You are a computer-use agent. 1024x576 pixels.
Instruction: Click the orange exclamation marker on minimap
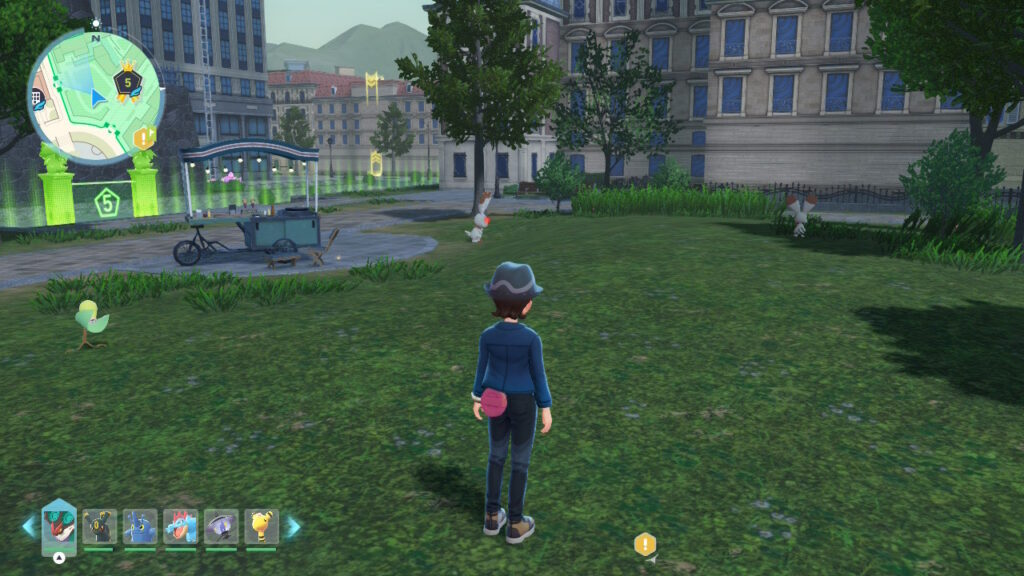144,138
